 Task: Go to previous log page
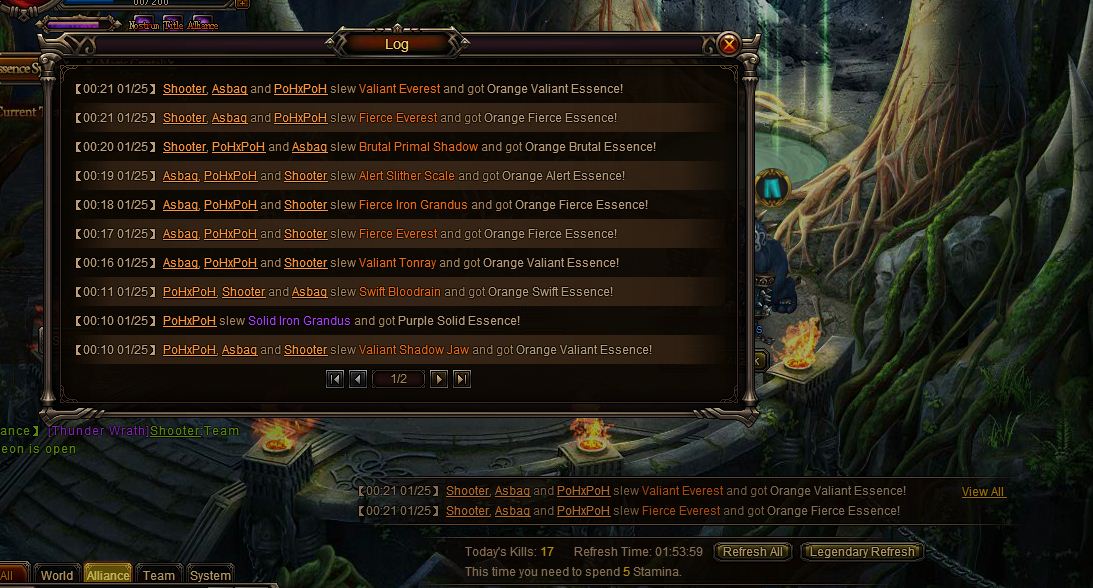358,379
